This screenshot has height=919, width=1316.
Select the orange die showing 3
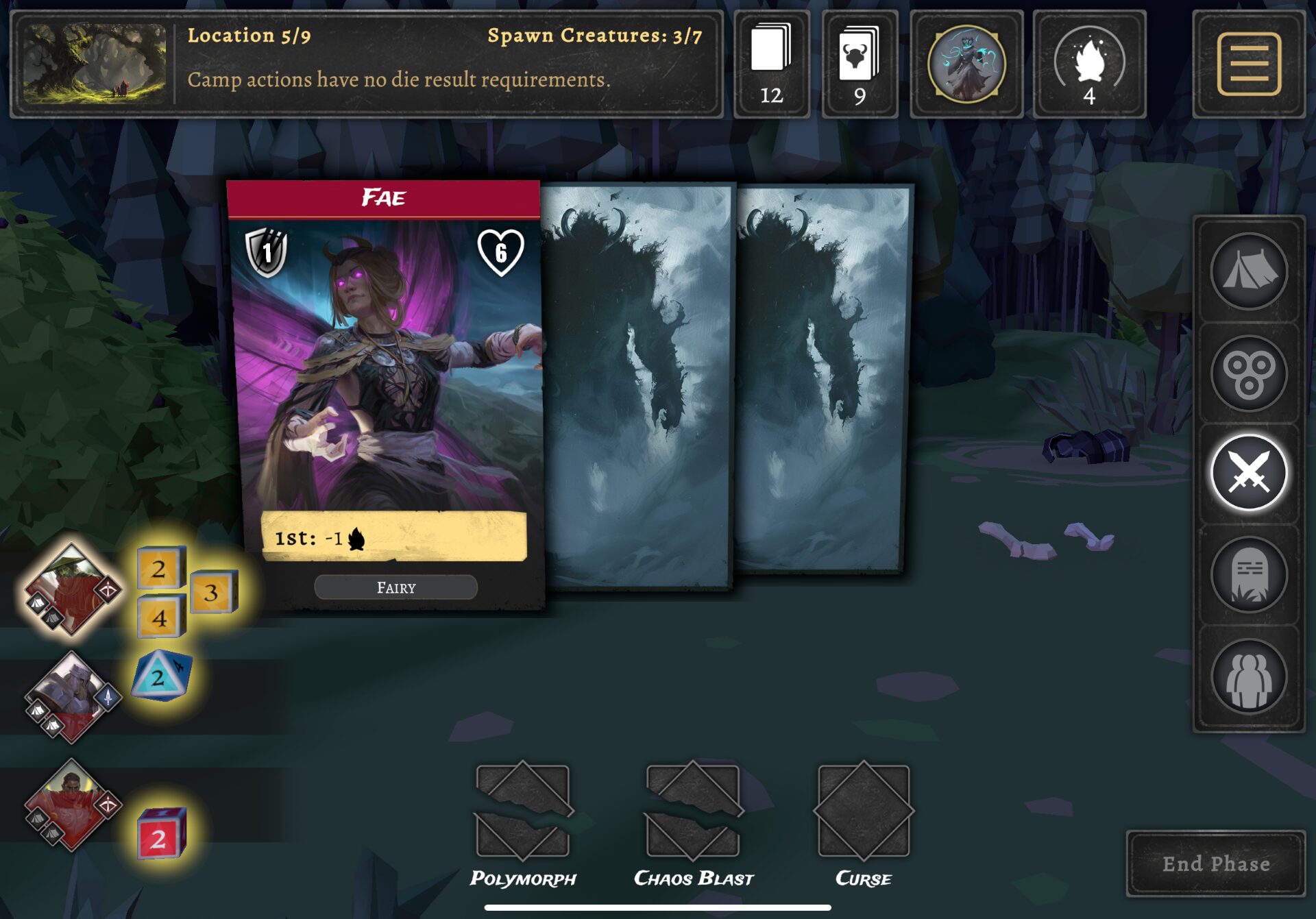212,591
